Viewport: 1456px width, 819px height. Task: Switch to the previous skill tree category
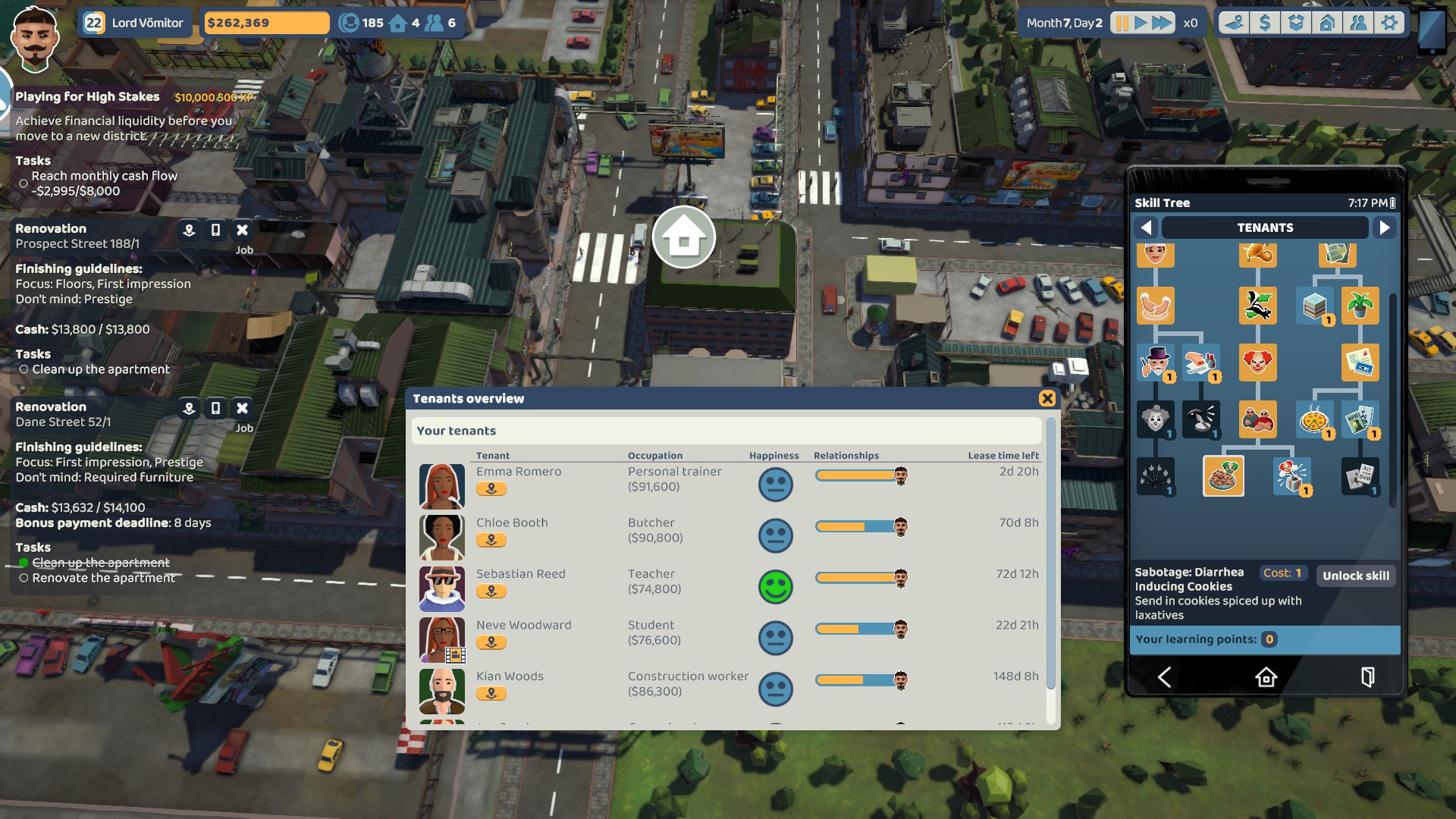(x=1147, y=227)
